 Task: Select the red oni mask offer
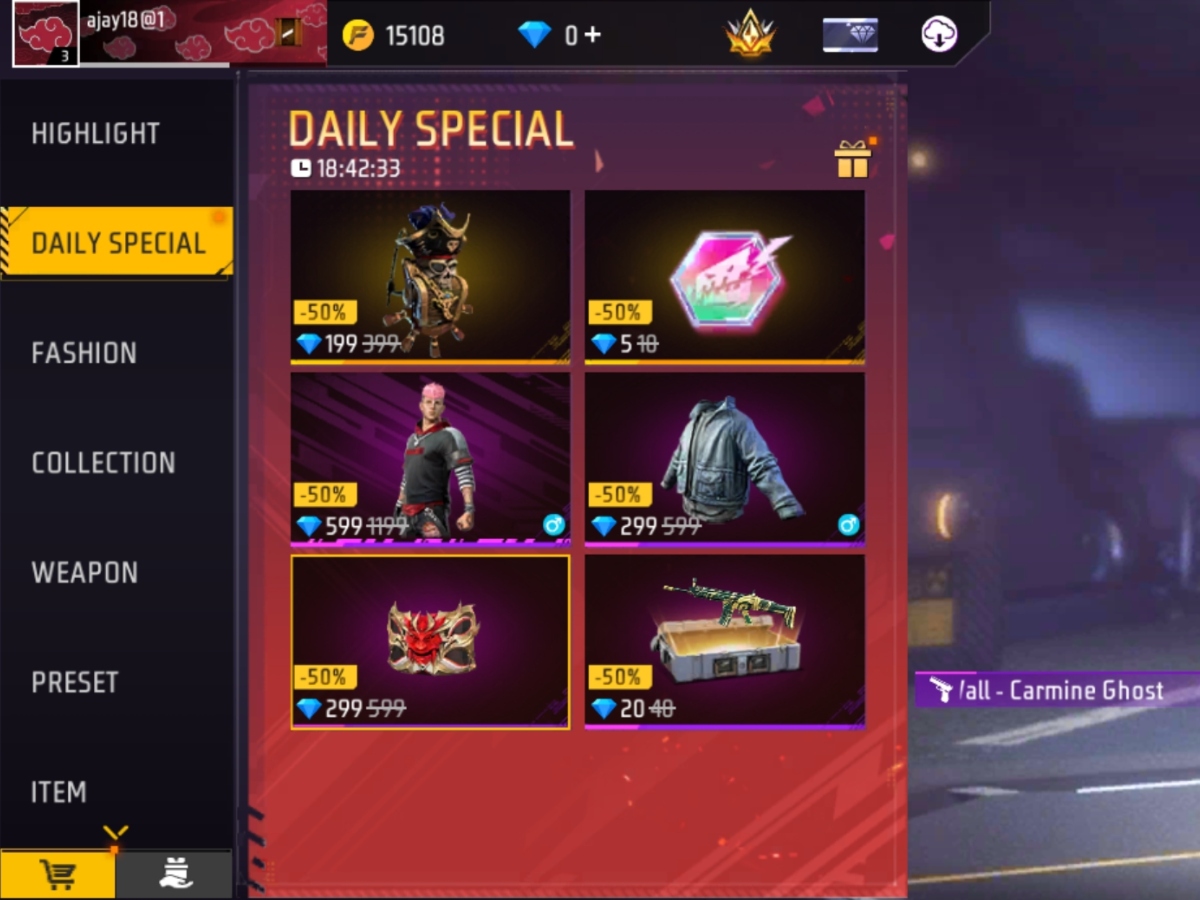pos(430,641)
